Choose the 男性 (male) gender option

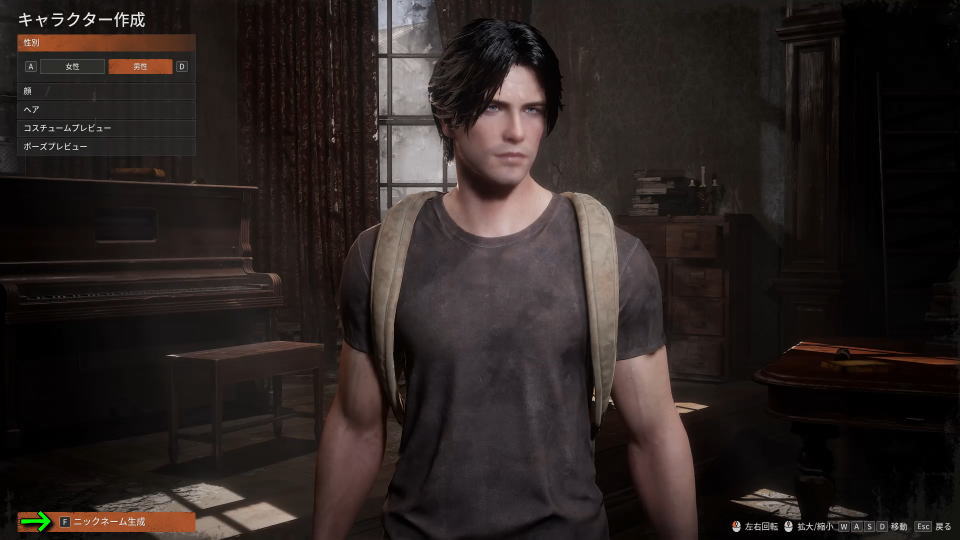[140, 67]
